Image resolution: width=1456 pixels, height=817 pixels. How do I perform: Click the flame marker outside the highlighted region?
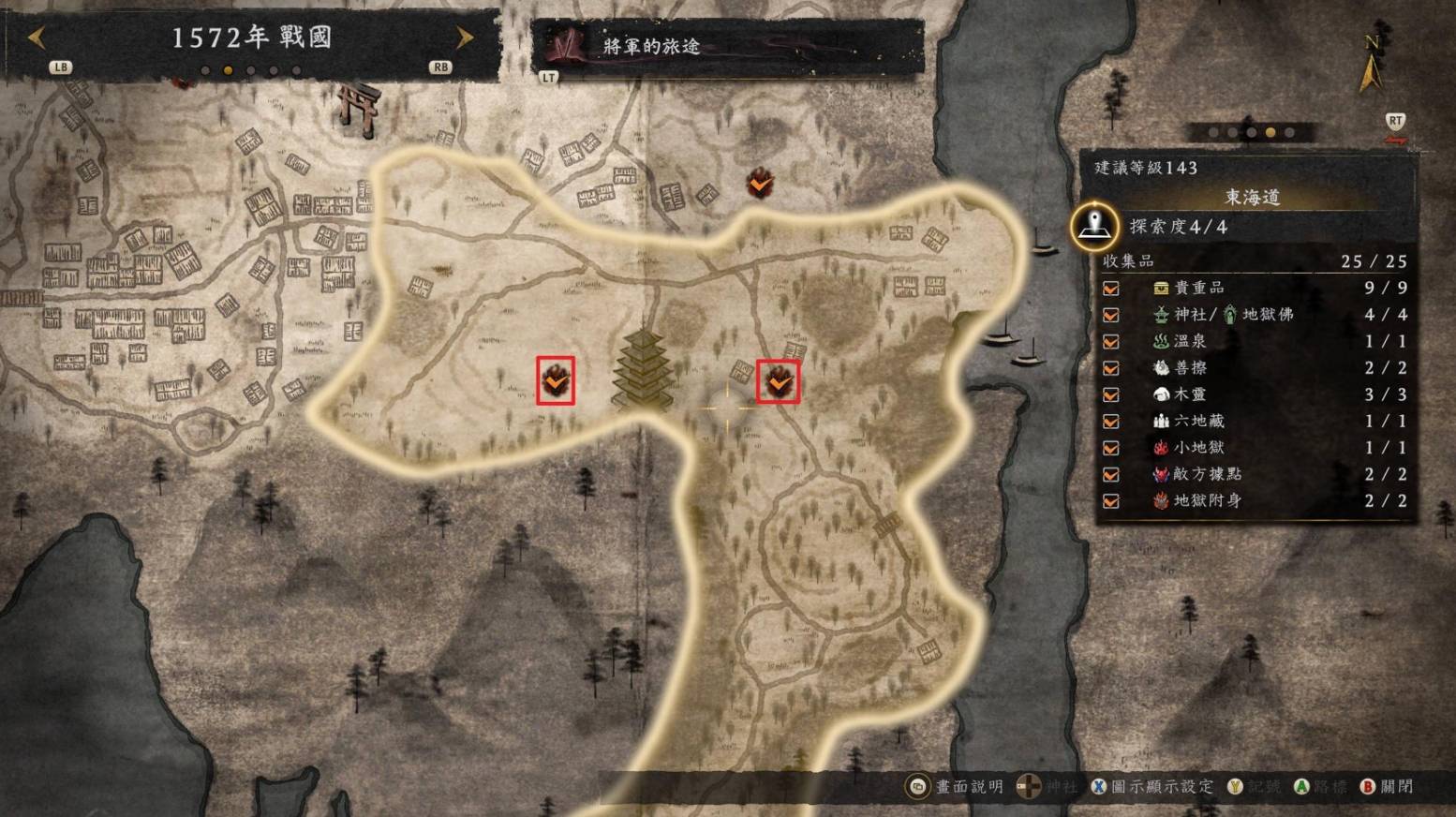(760, 183)
